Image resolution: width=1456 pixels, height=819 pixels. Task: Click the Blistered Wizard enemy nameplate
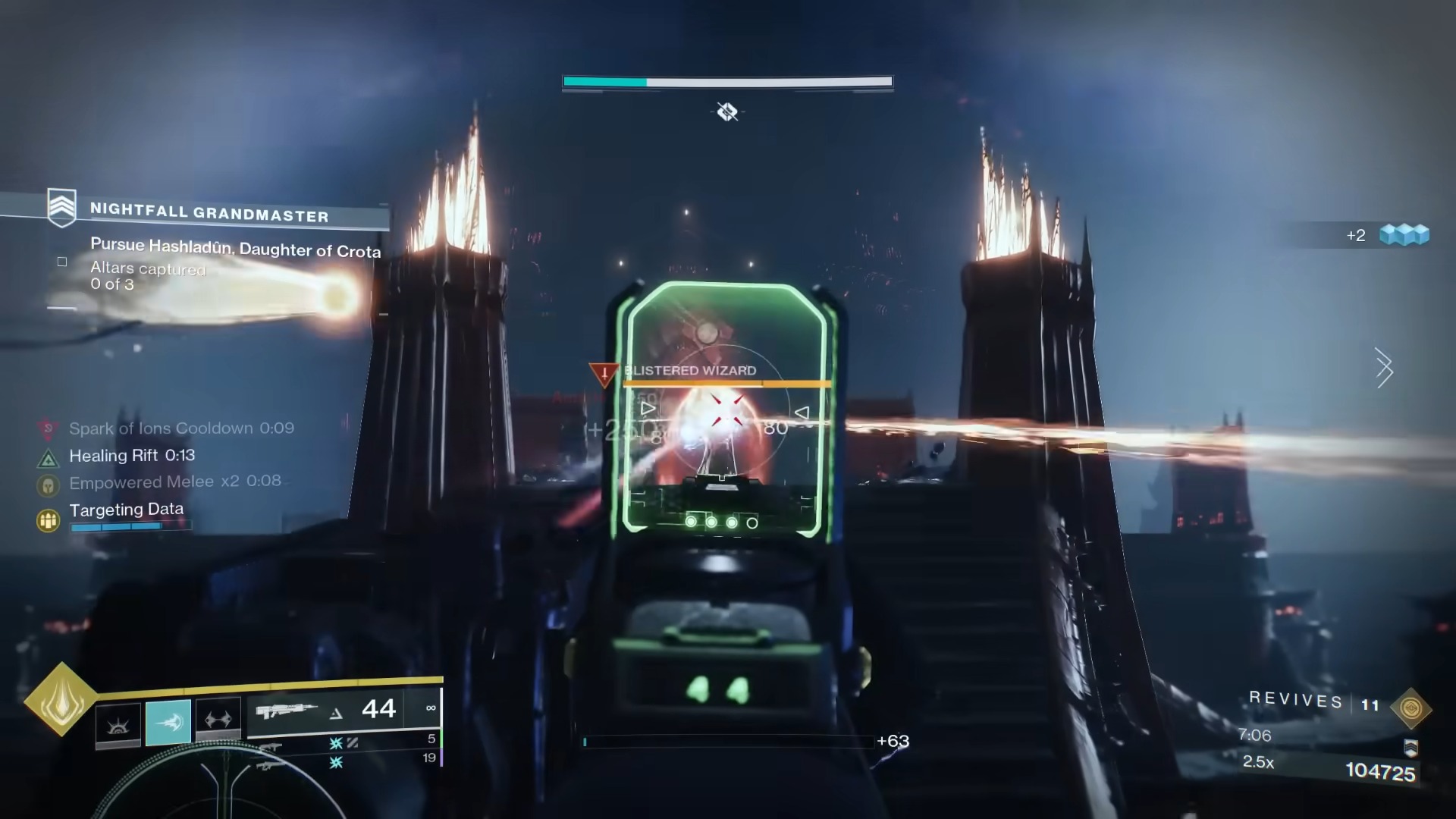point(689,371)
